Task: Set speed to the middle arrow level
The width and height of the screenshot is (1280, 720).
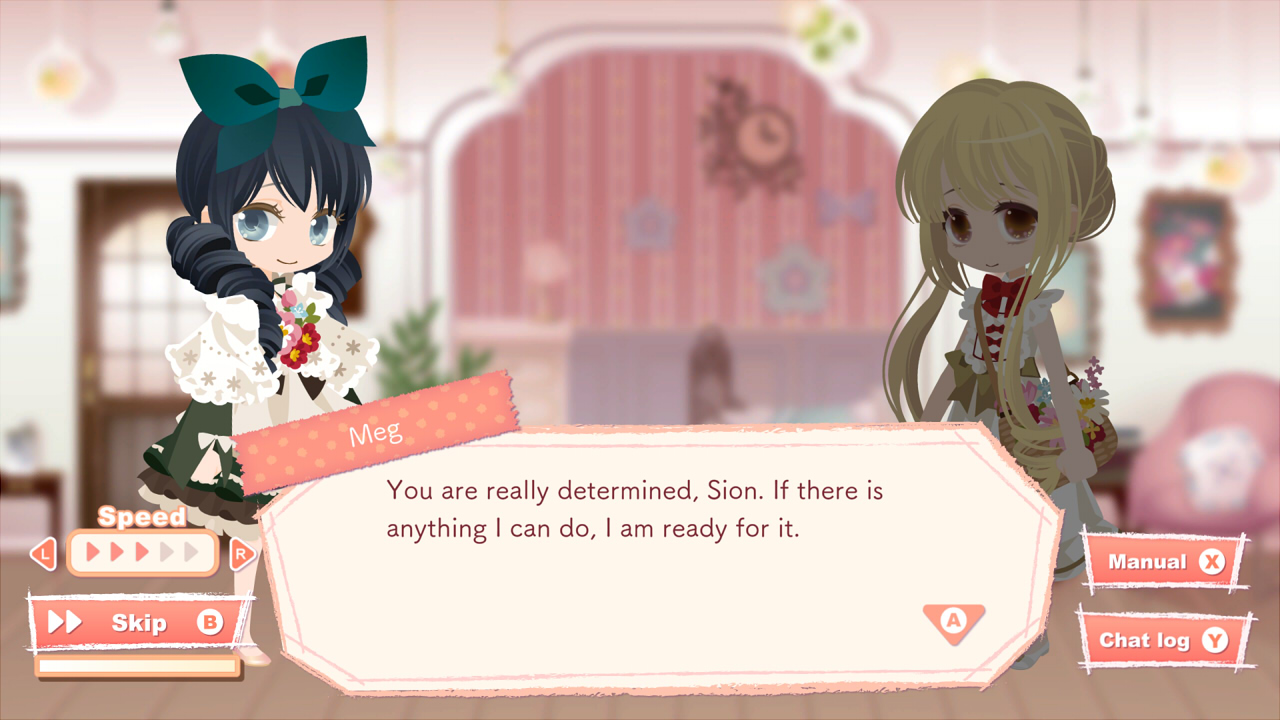Action: [141, 549]
